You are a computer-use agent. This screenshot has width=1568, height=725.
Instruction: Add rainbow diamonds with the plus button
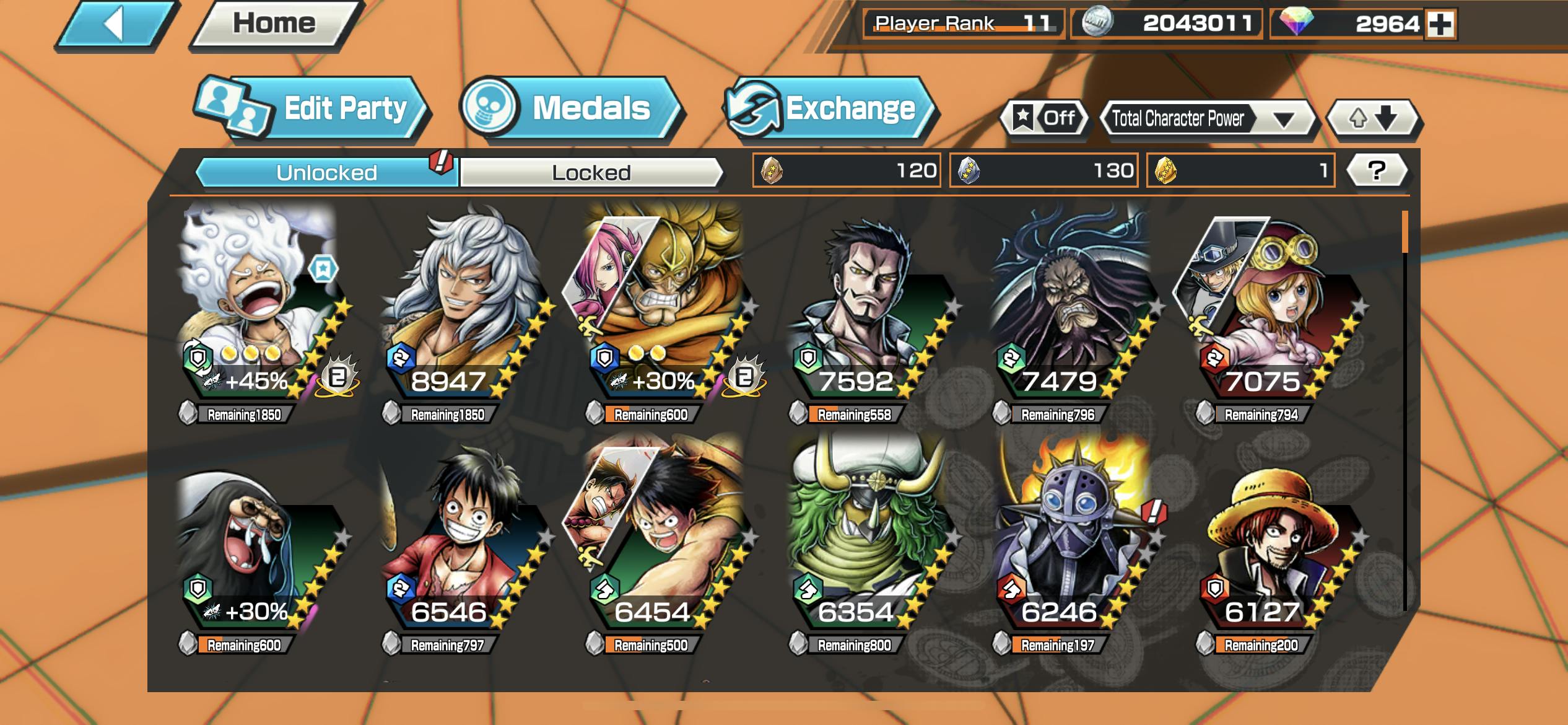coord(1440,24)
